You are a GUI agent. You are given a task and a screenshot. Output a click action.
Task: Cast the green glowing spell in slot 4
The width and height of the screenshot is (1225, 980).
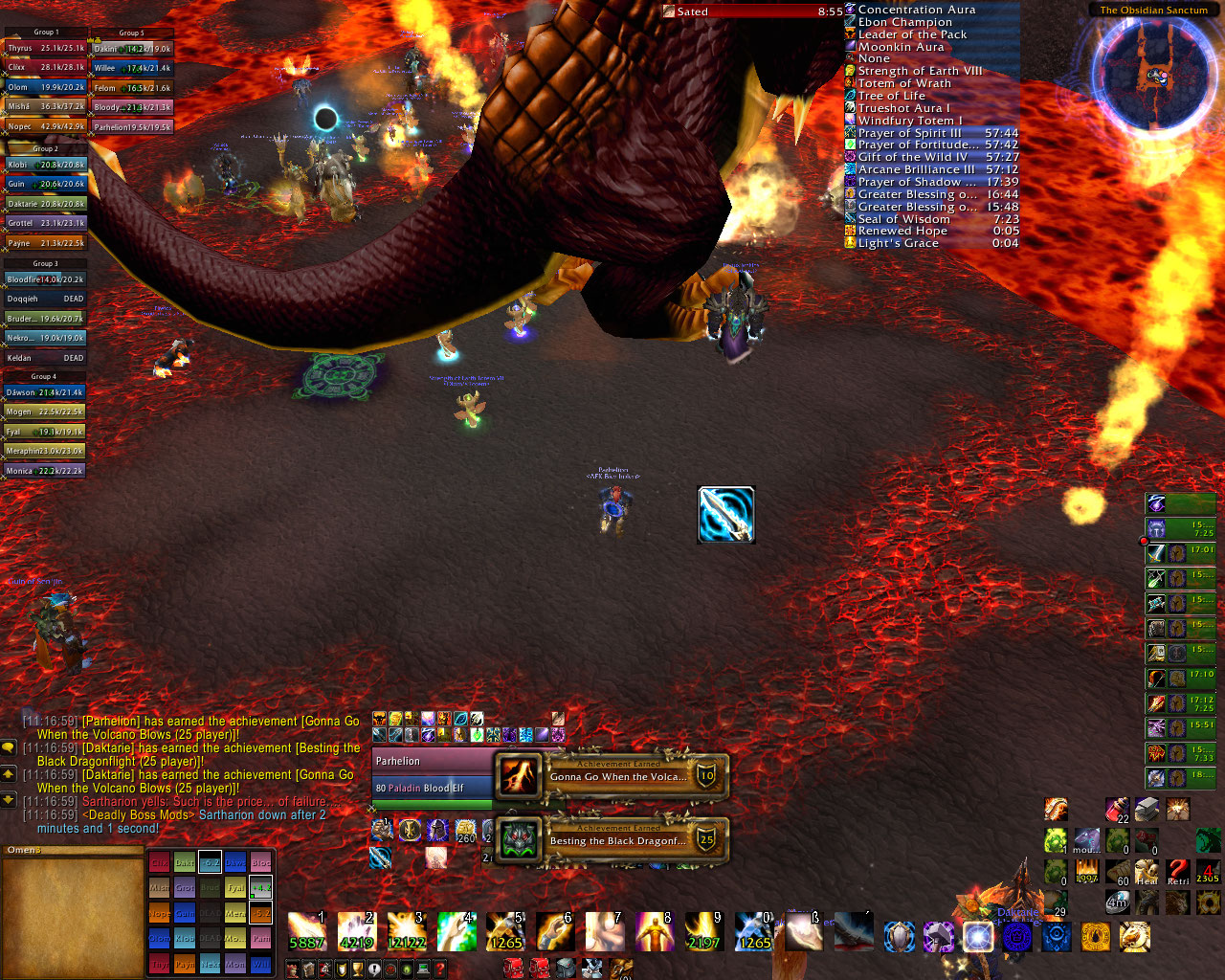point(456,931)
